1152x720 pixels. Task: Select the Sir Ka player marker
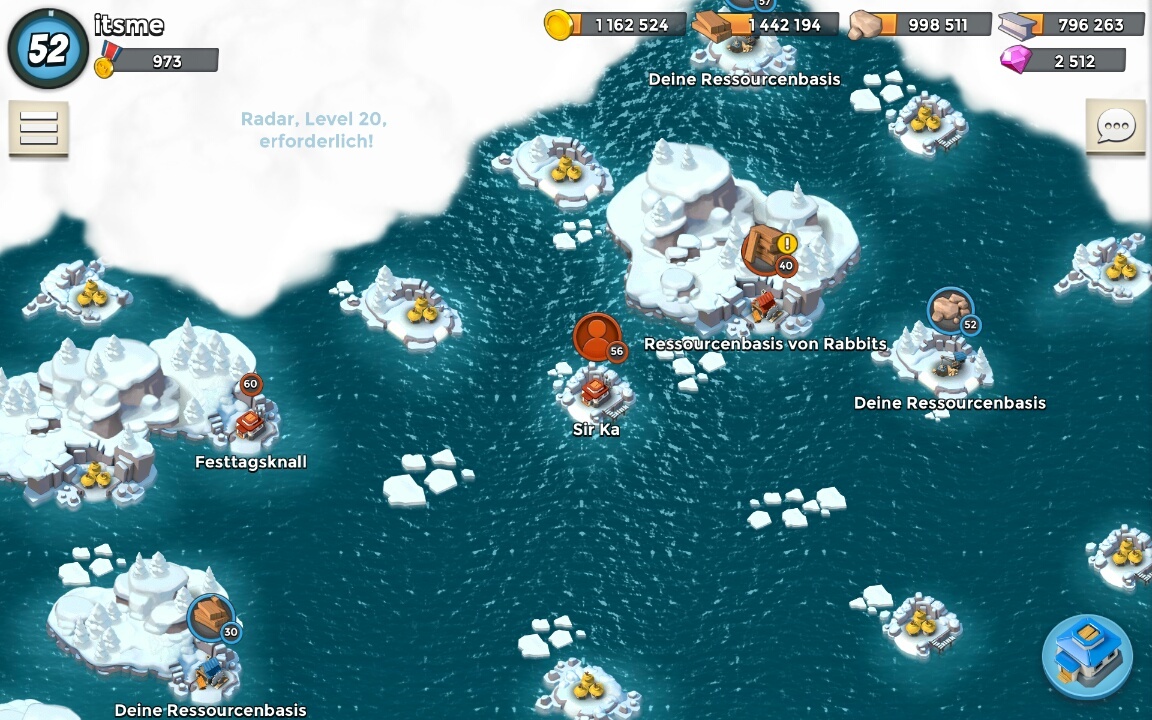597,339
